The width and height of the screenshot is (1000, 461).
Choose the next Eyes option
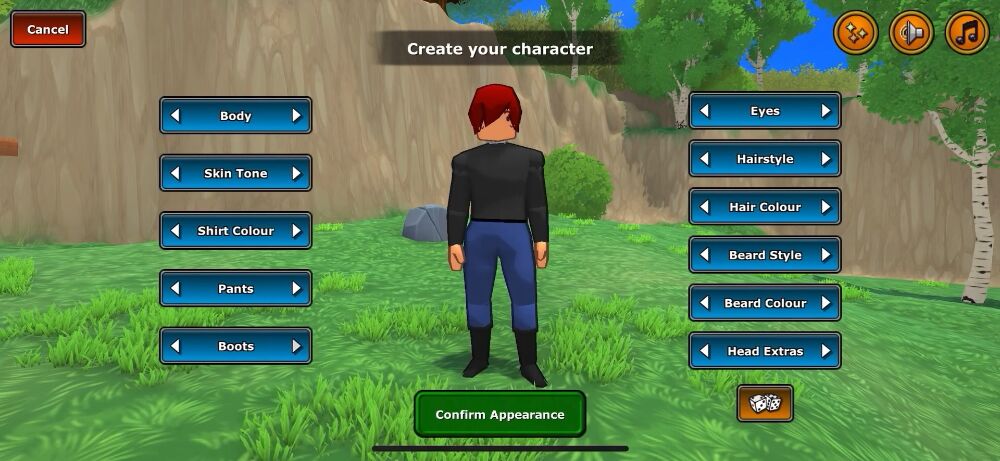[826, 111]
